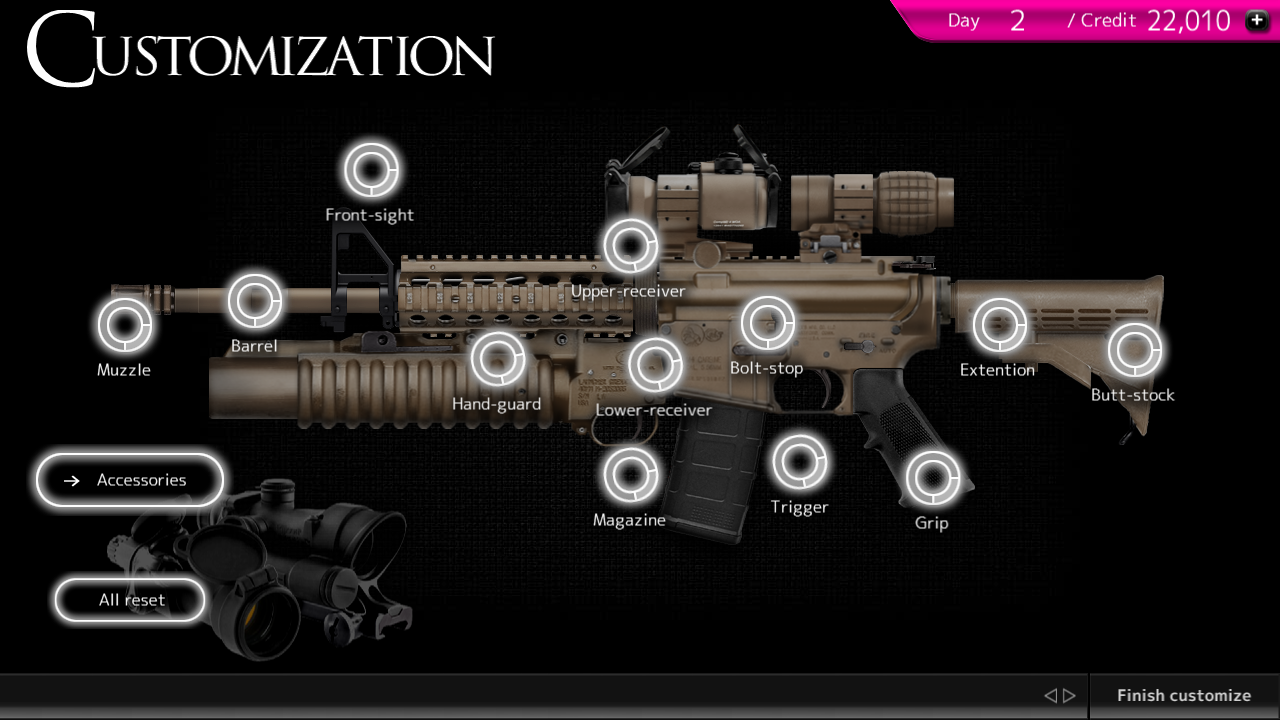This screenshot has width=1280, height=720.
Task: Open the Butt-stock part selector
Action: pyautogui.click(x=1135, y=349)
